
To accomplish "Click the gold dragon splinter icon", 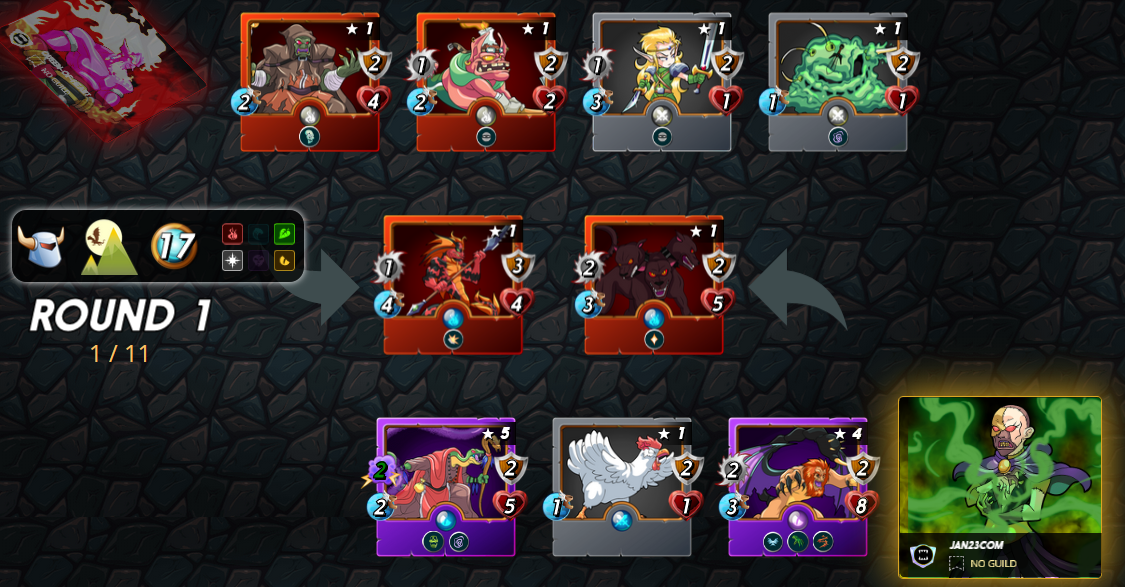I will pos(284,261).
